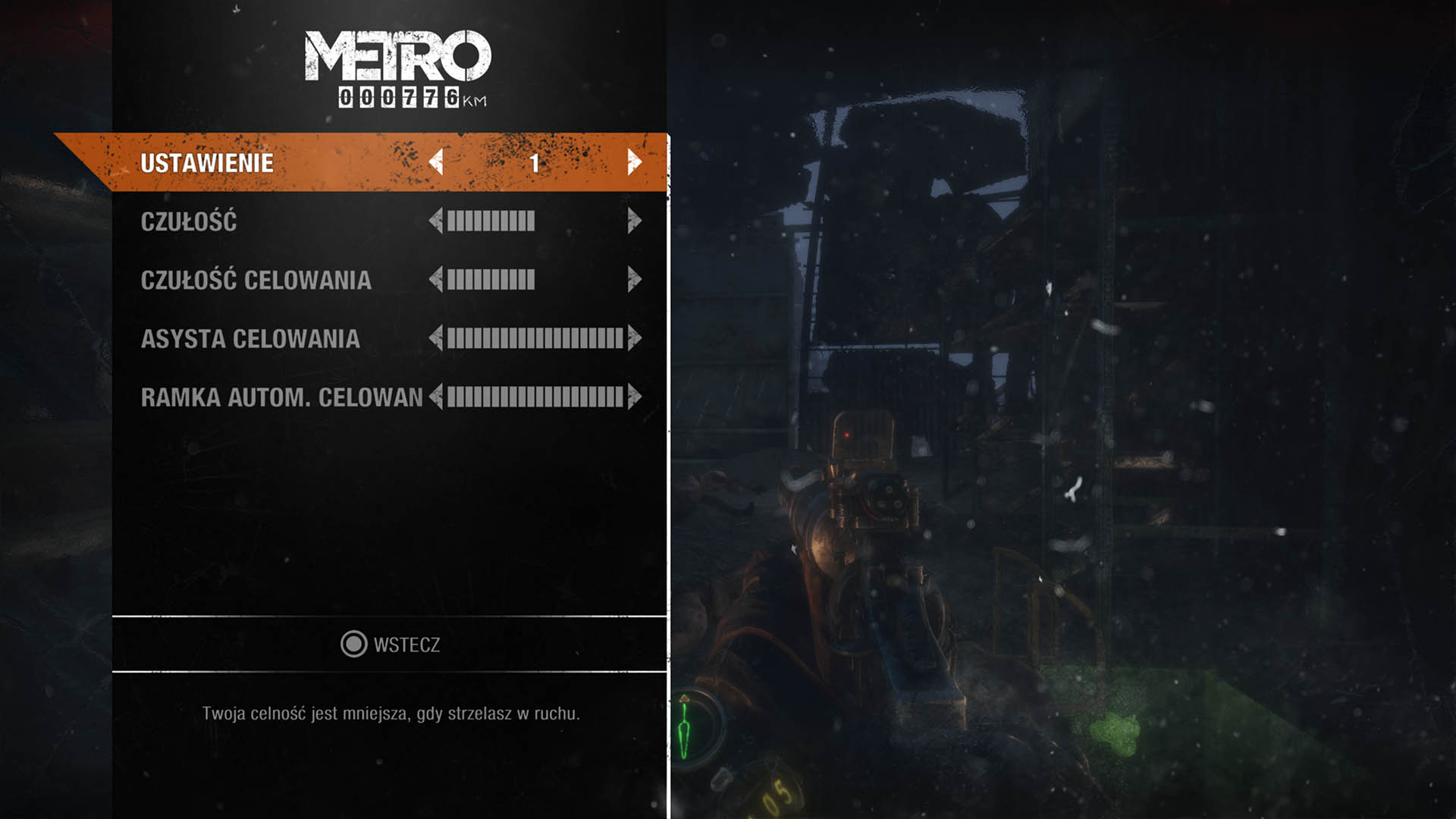Select the CZUŁOŚĆ label
Image resolution: width=1456 pixels, height=819 pixels.
(188, 221)
